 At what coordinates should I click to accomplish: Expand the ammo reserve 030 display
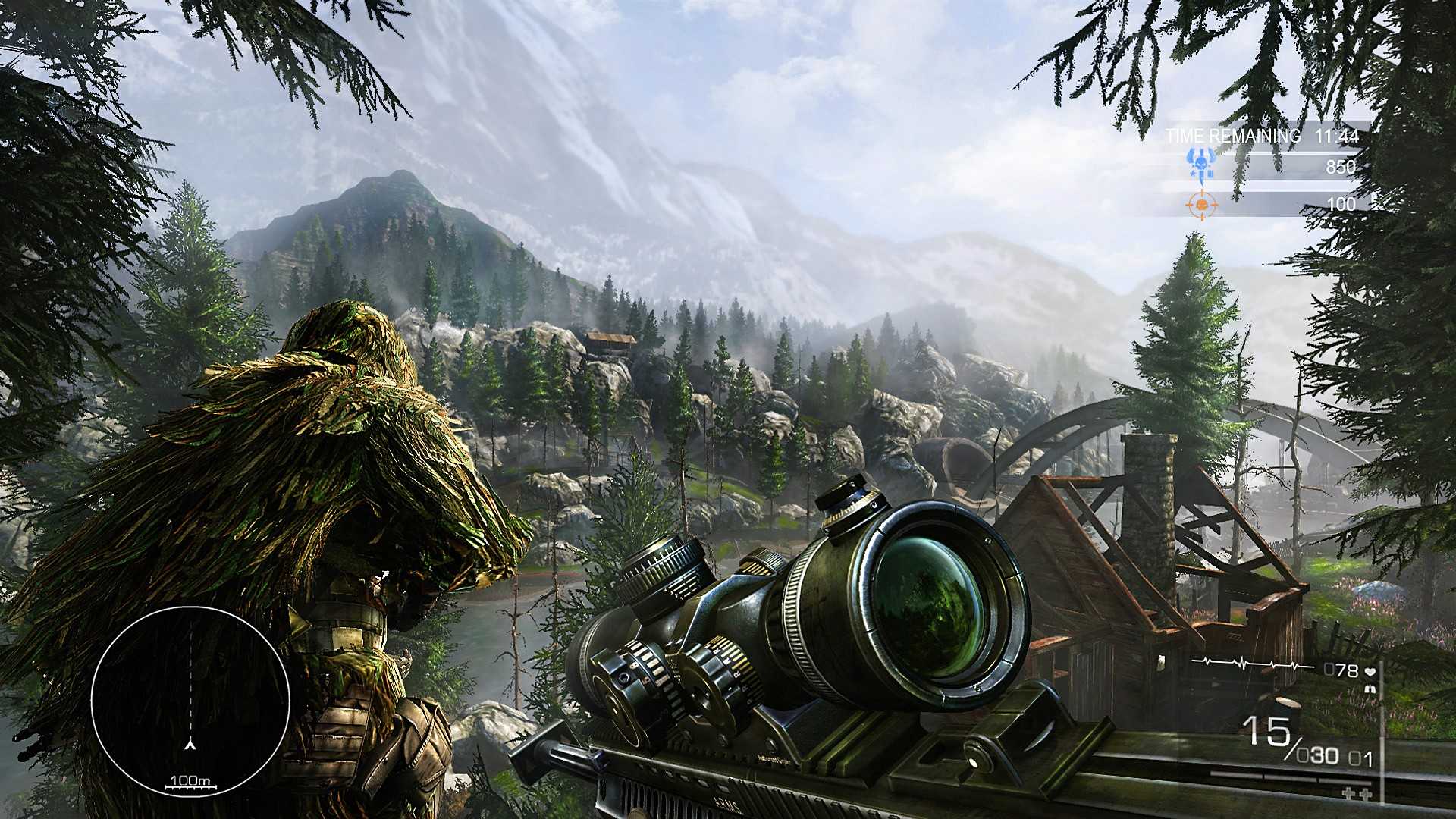pyautogui.click(x=1317, y=756)
